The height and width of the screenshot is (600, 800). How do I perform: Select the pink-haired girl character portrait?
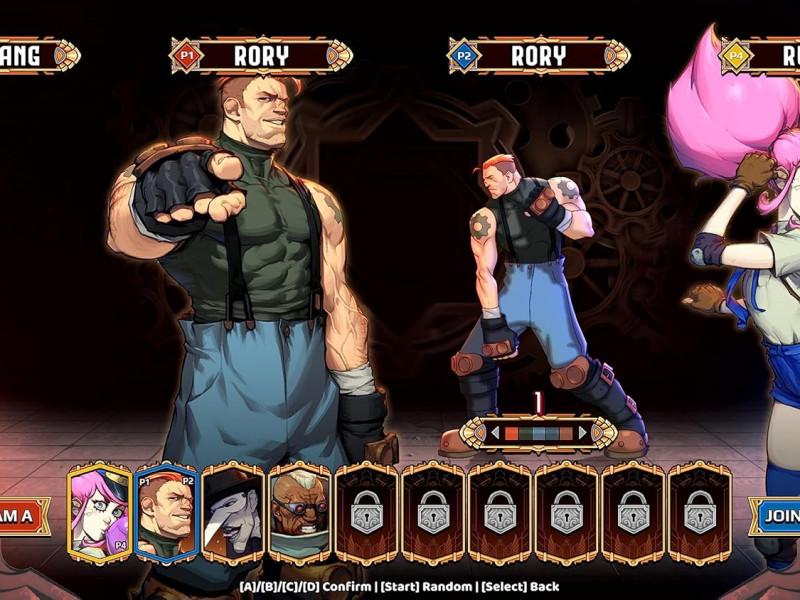99,513
